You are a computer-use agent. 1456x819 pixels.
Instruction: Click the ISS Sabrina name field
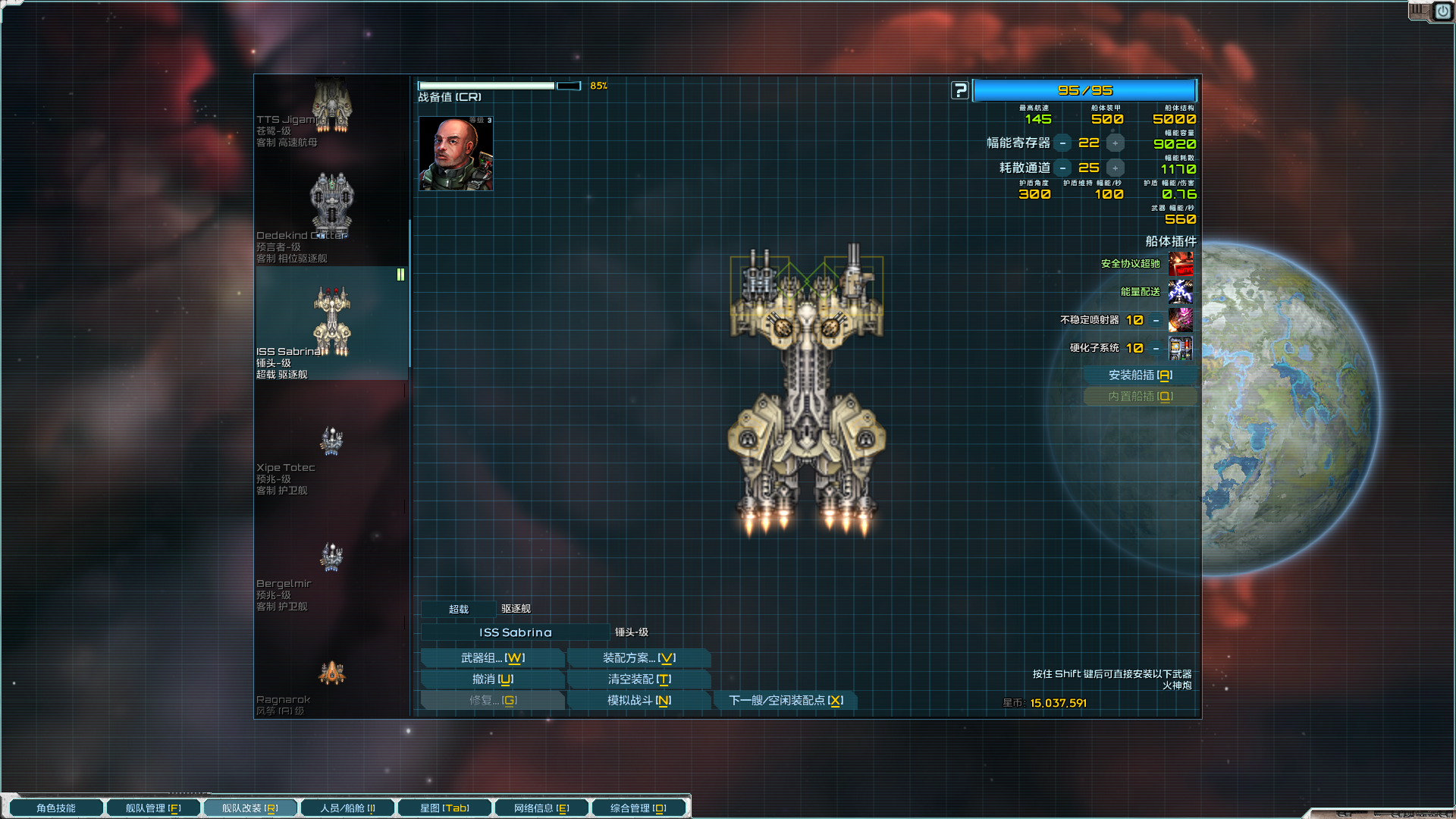(516, 632)
